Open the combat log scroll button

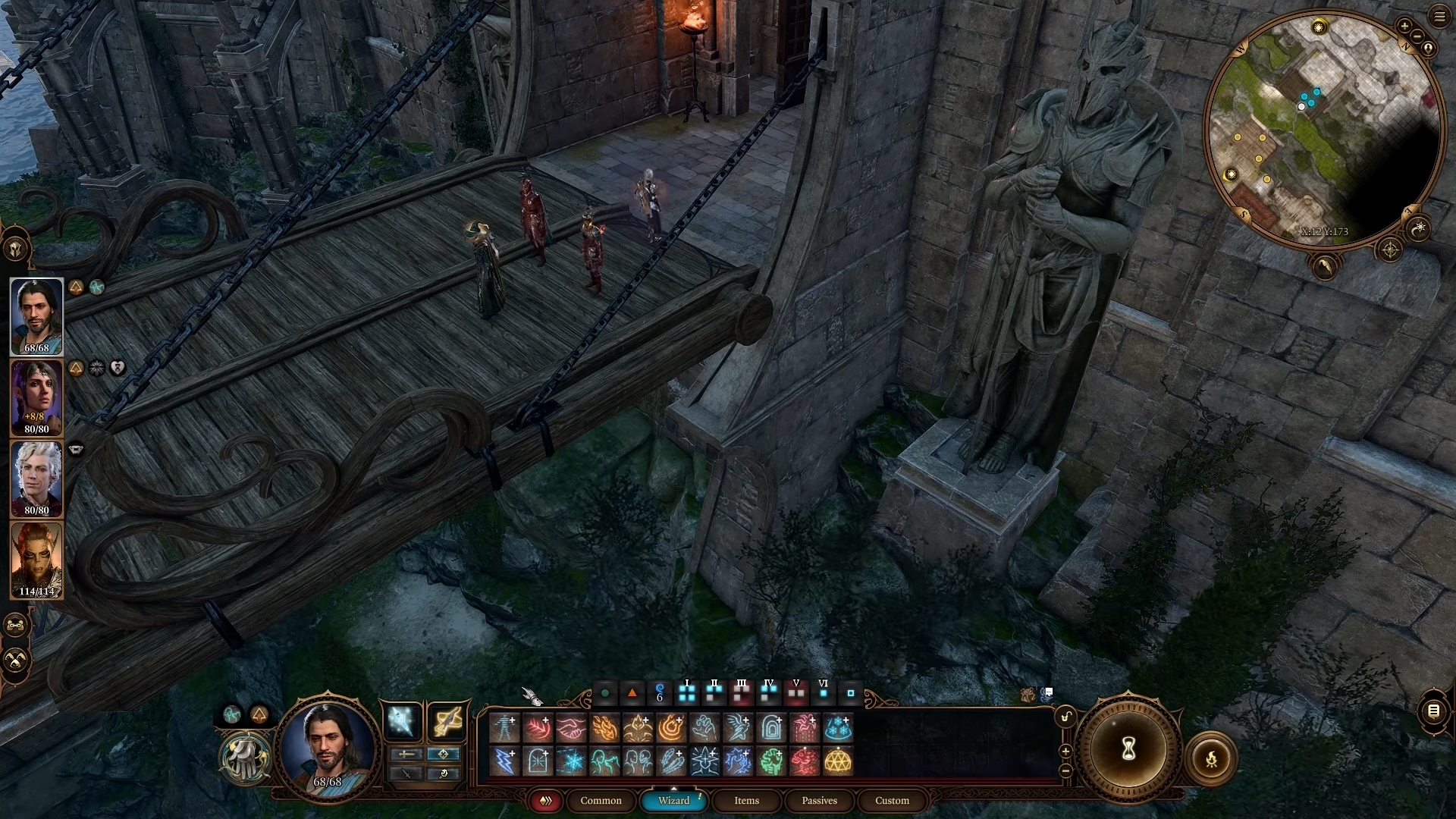pos(1433,711)
